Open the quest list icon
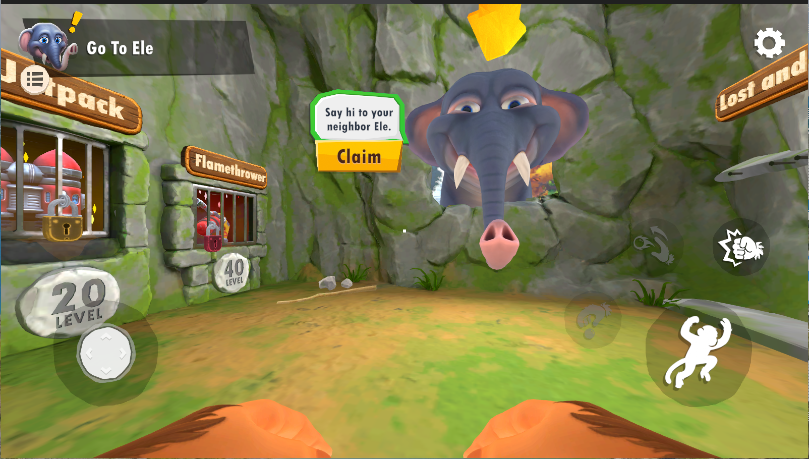Image resolution: width=809 pixels, height=459 pixels. pyautogui.click(x=35, y=80)
